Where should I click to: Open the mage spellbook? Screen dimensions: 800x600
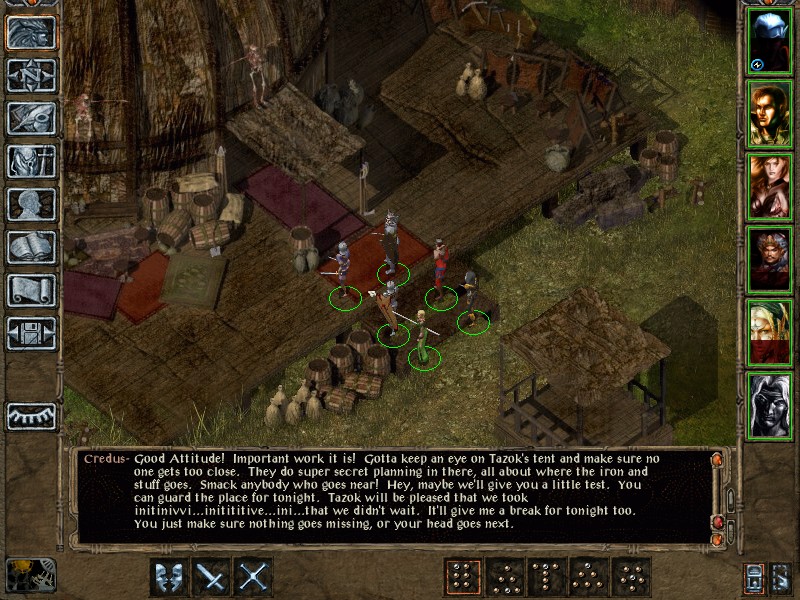click(x=31, y=247)
